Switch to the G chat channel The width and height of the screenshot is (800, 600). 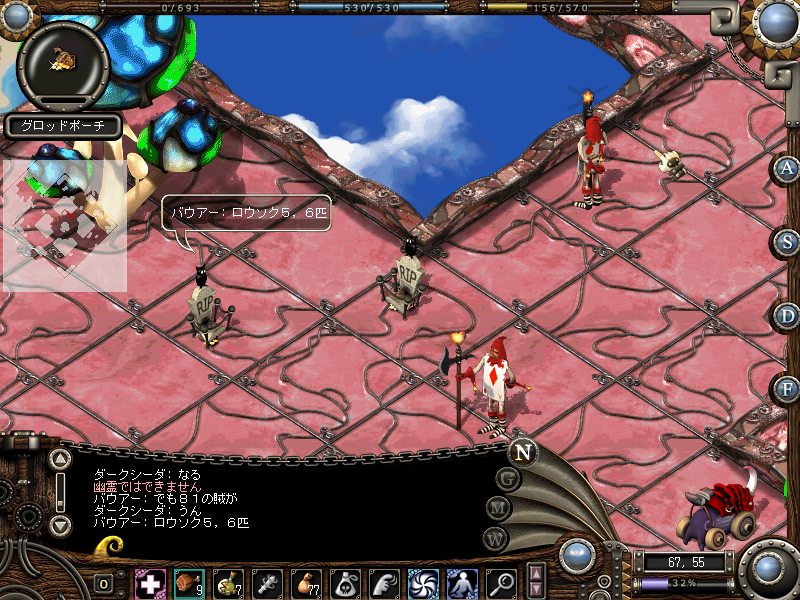pyautogui.click(x=508, y=480)
